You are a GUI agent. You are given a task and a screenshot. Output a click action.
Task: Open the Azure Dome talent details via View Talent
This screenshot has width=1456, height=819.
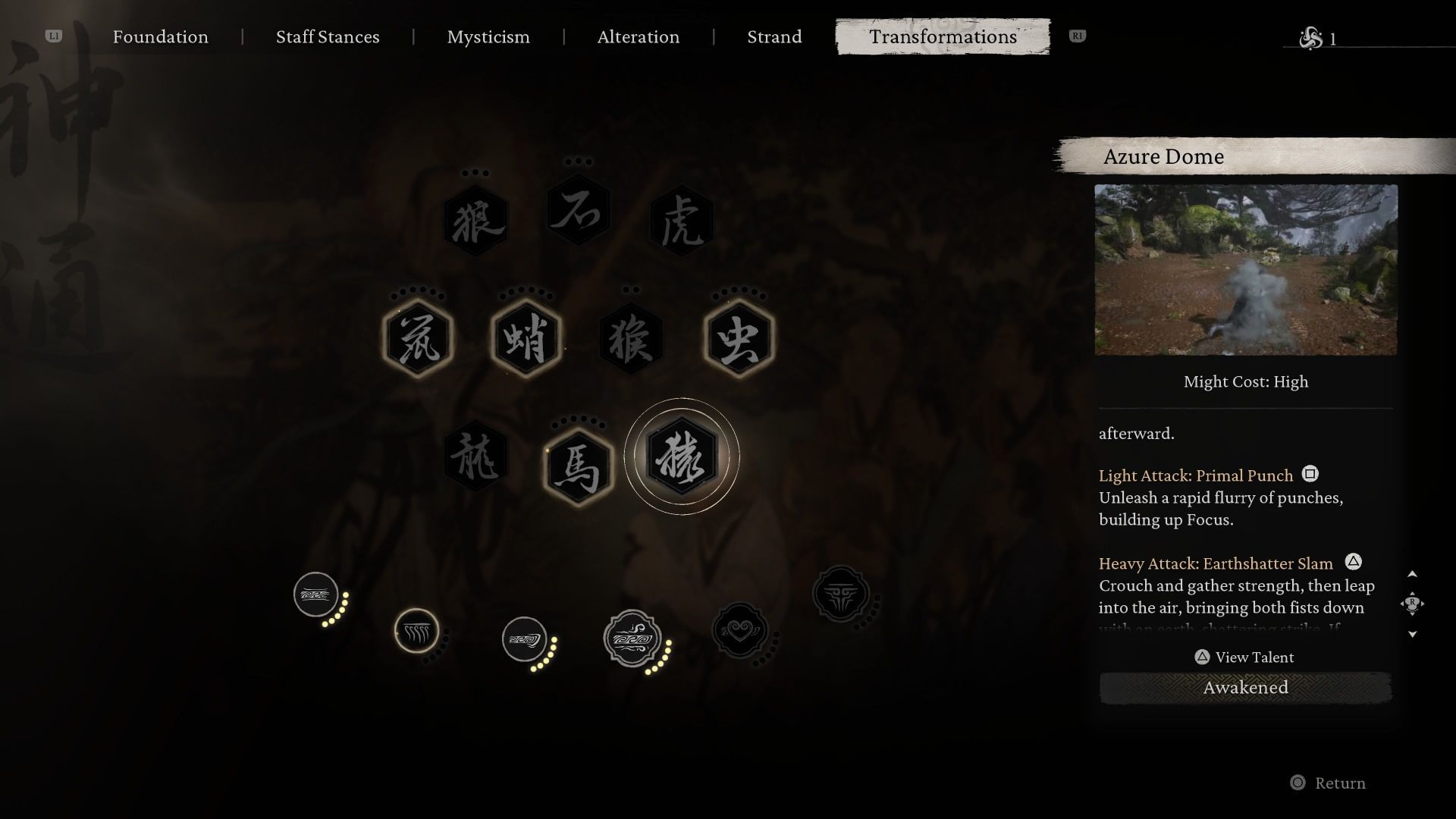click(x=1244, y=657)
